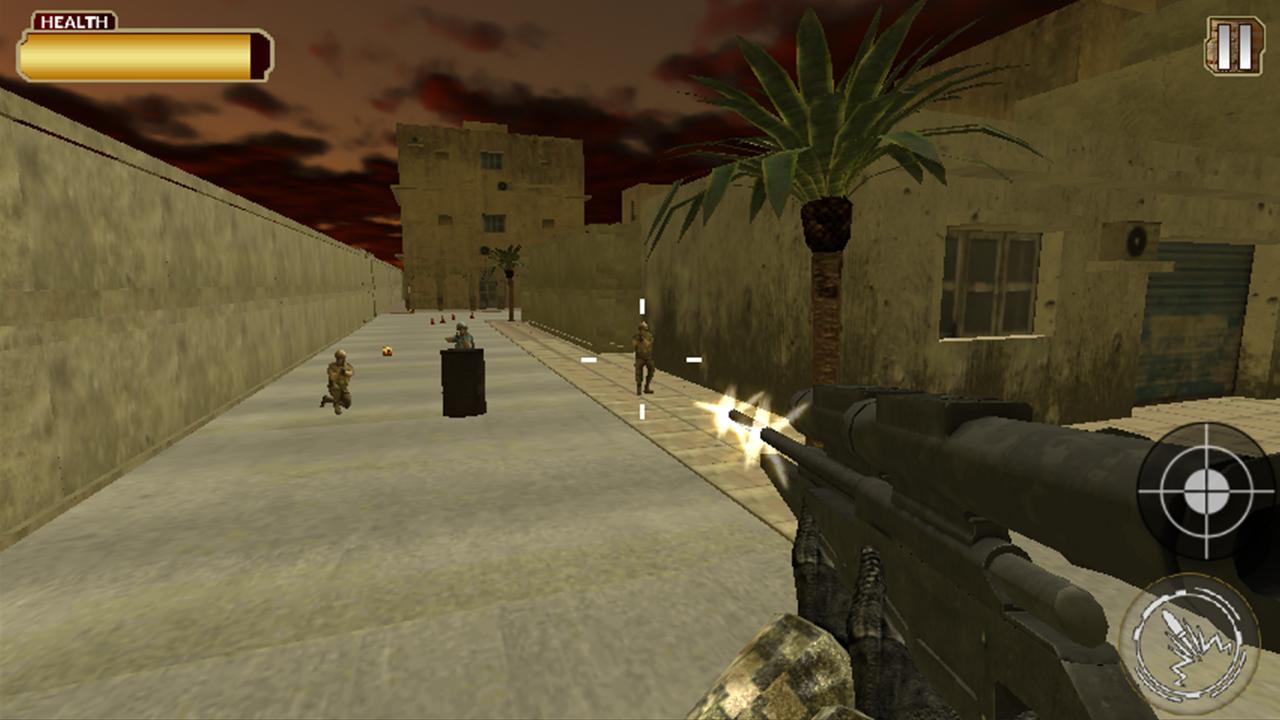
Task: Tap the golden health gauge fill
Action: [x=137, y=53]
